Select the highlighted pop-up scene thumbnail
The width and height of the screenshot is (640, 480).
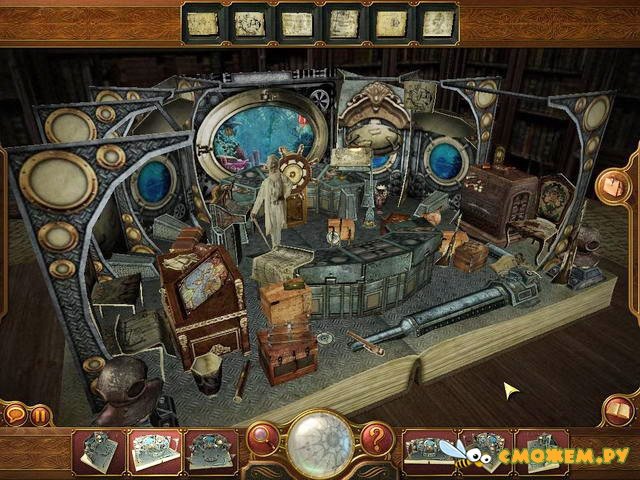(155, 452)
